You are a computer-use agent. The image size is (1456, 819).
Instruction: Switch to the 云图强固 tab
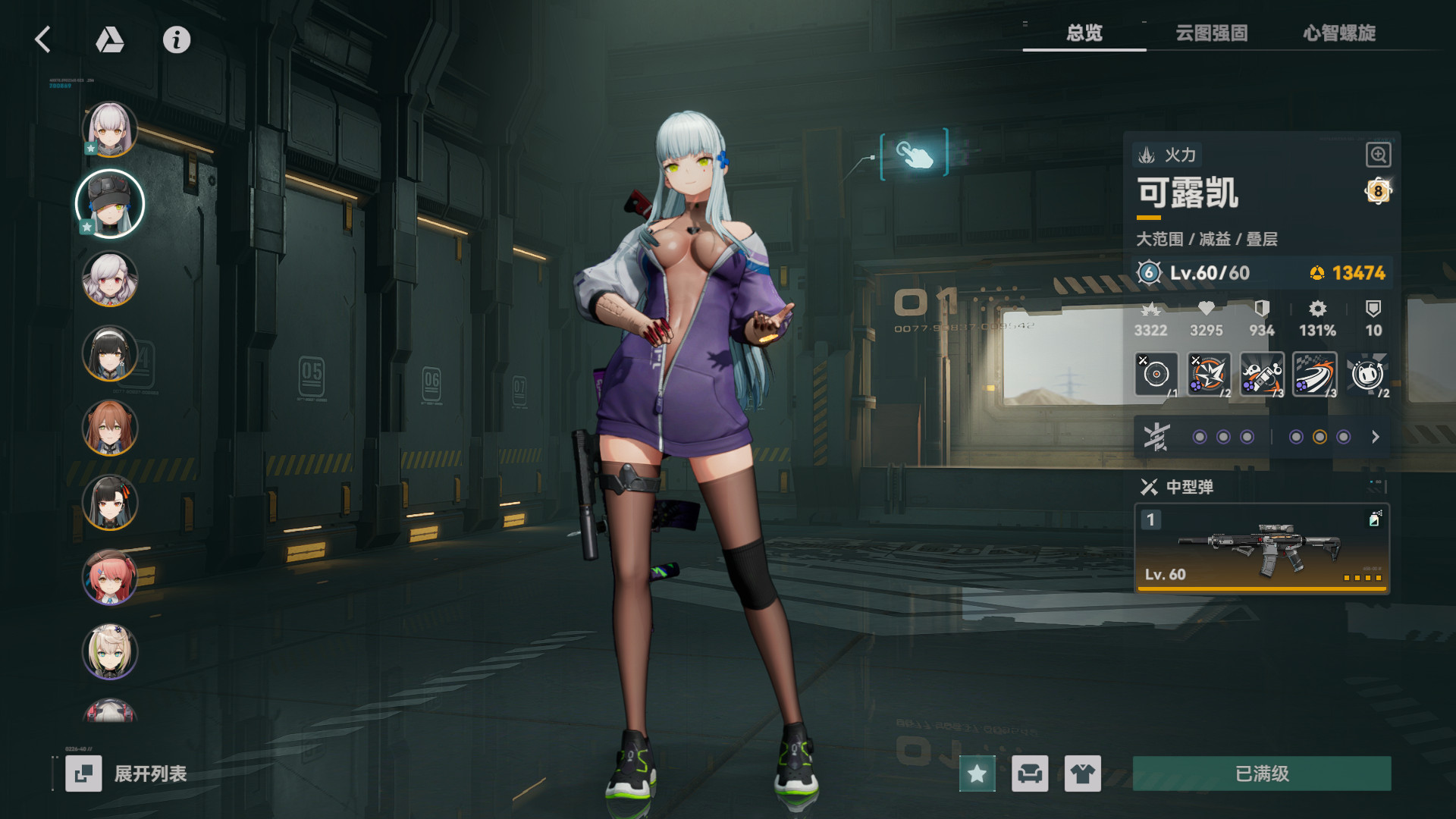pos(1212,33)
